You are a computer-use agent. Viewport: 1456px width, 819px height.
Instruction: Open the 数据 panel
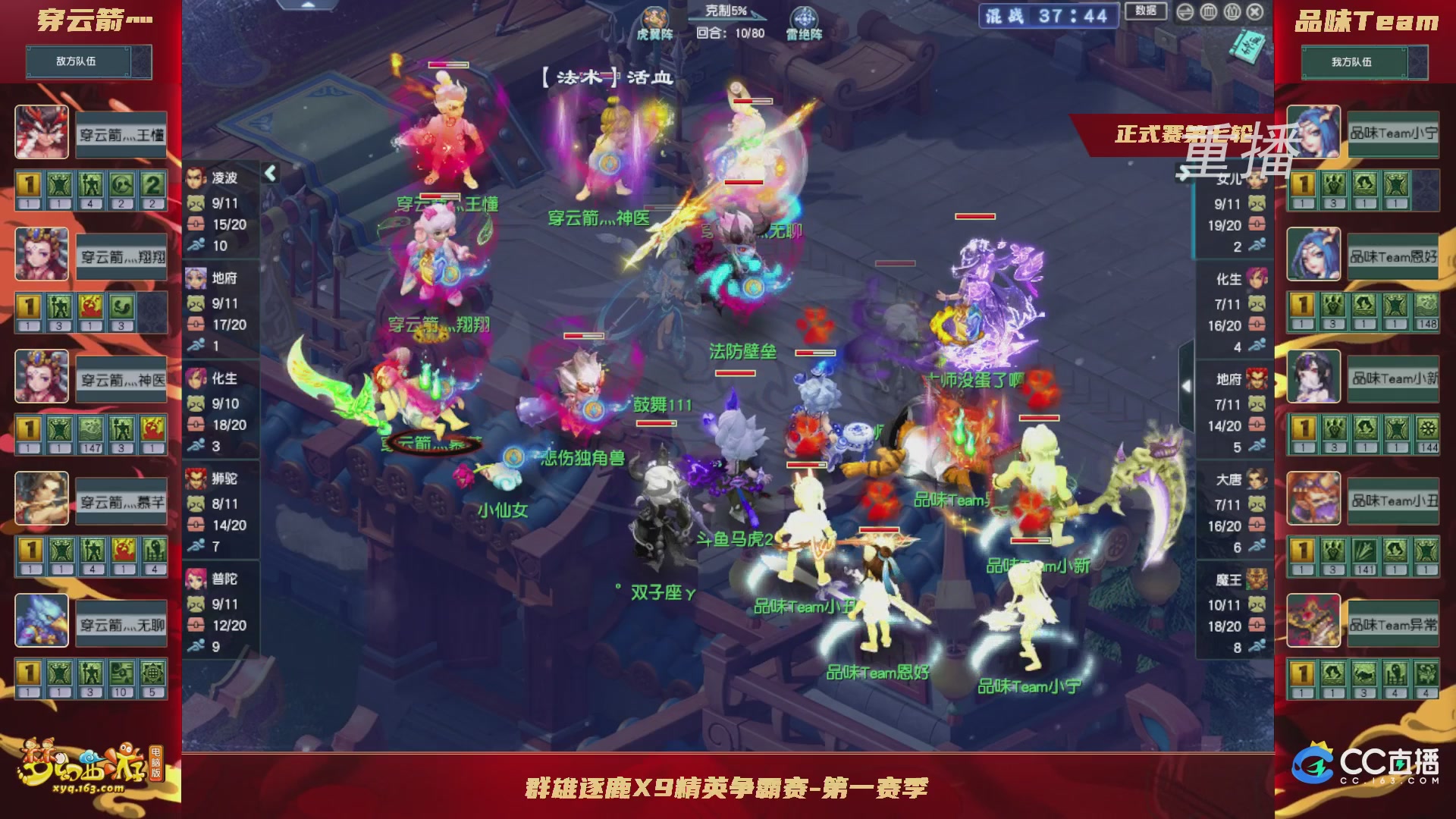pyautogui.click(x=1147, y=11)
